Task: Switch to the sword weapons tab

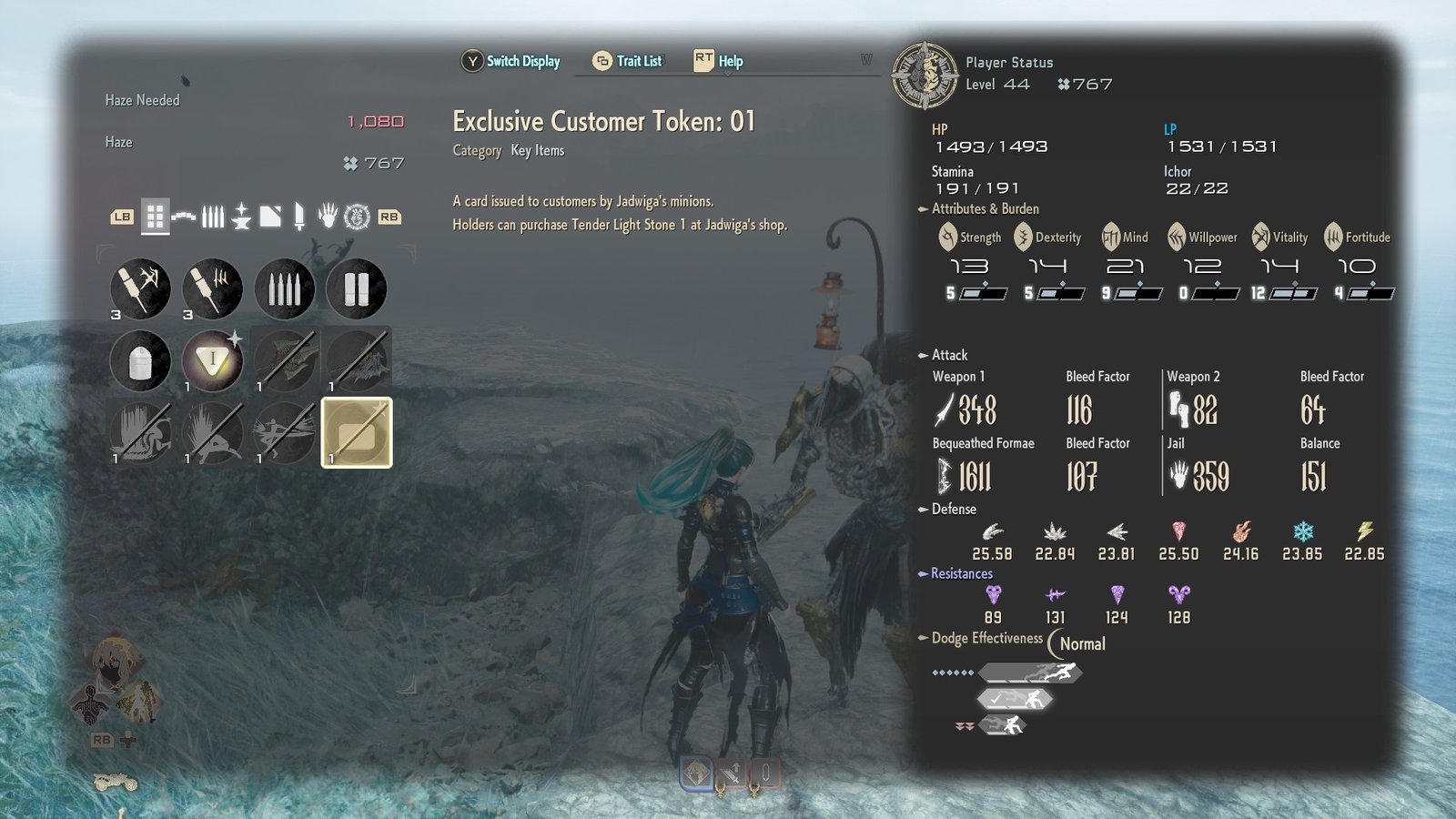Action: 298,217
